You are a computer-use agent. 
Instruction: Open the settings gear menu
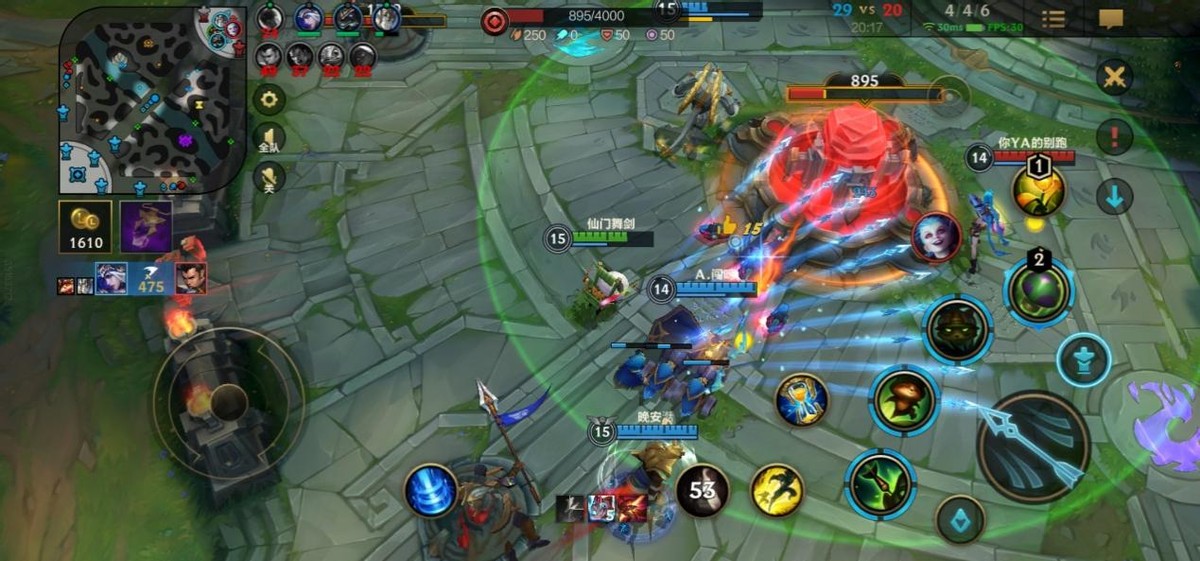pyautogui.click(x=268, y=99)
